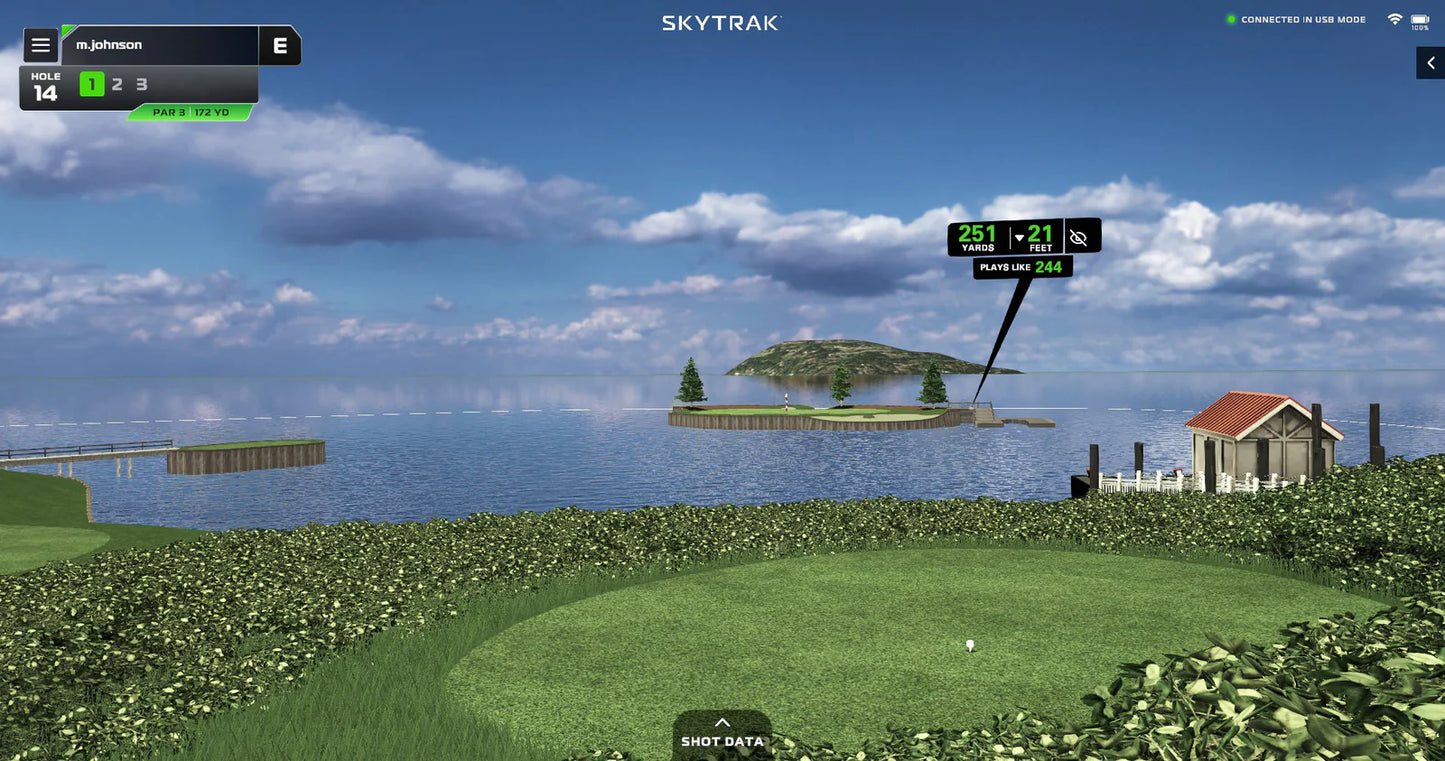Click shot attempt 3 tab
The image size is (1445, 761).
pos(140,84)
